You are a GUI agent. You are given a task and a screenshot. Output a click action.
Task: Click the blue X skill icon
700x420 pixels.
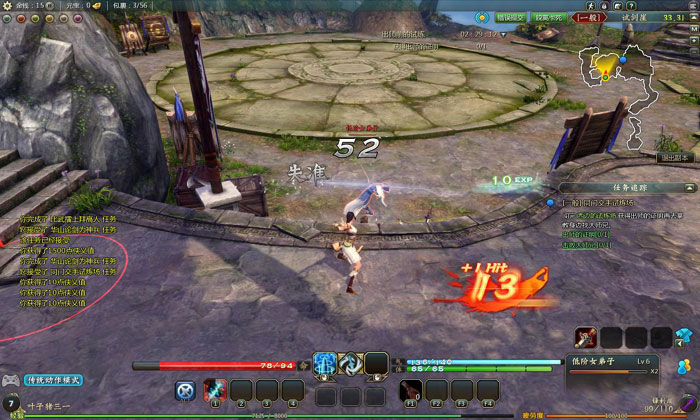185,390
